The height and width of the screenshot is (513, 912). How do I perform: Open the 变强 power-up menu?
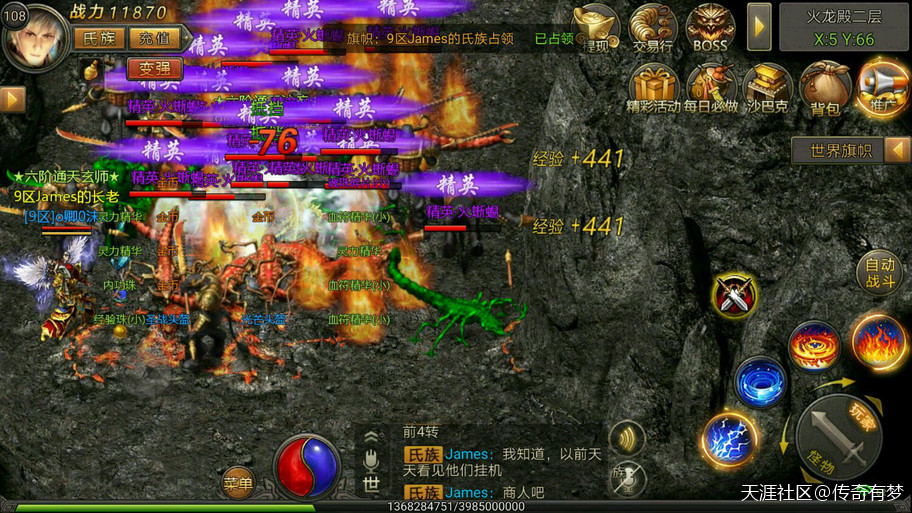point(155,69)
